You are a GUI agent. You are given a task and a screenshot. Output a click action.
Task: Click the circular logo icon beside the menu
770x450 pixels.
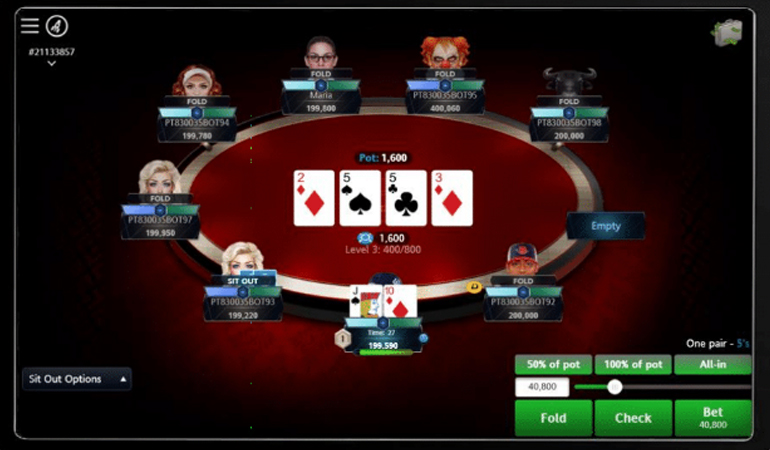tap(57, 26)
